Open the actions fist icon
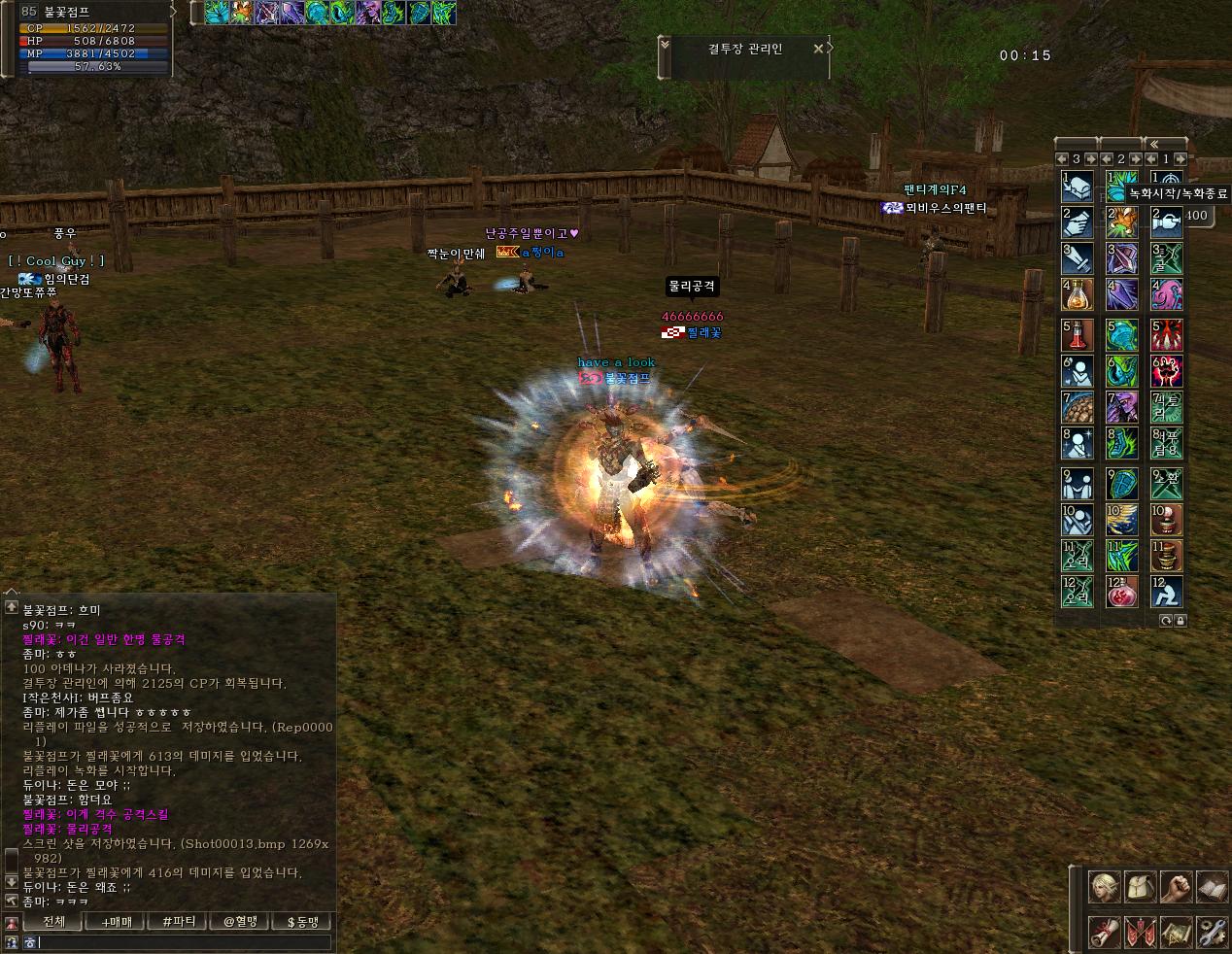 click(1176, 886)
